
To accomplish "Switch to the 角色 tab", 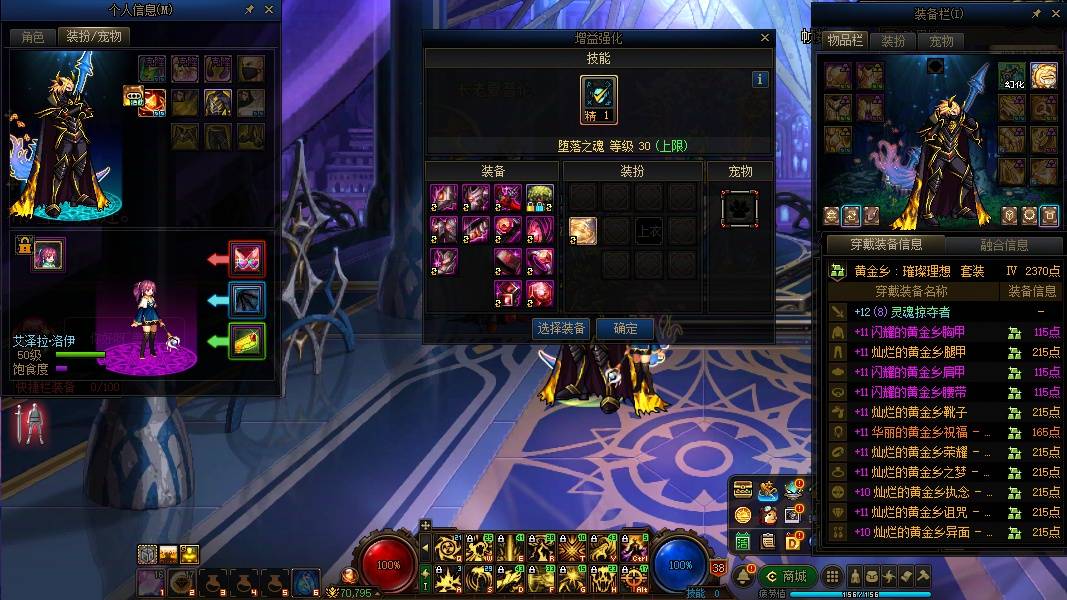I will (33, 36).
